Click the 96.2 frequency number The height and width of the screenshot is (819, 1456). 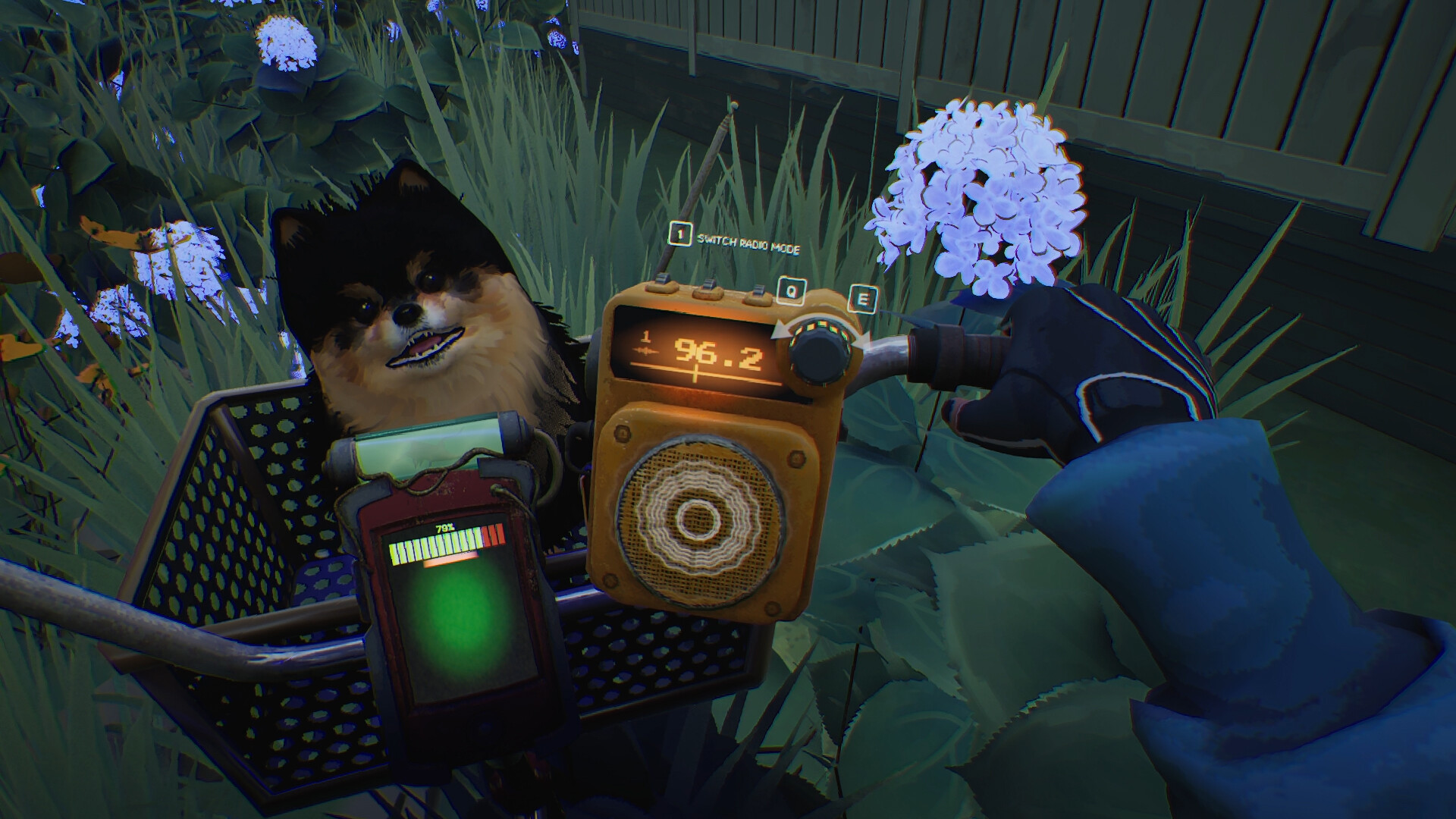pos(717,353)
